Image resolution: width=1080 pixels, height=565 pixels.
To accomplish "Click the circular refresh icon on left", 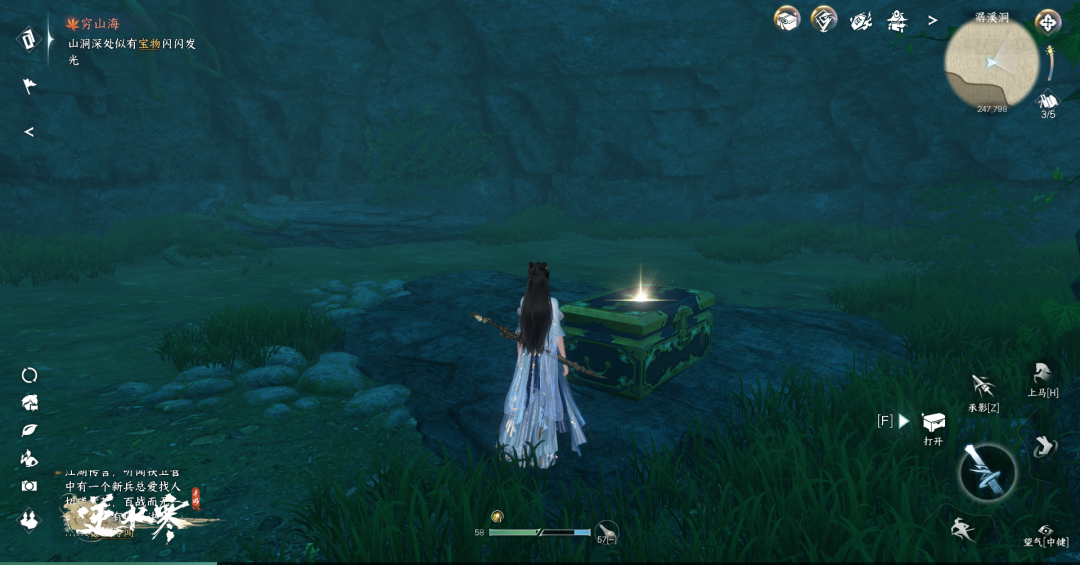I will click(29, 375).
